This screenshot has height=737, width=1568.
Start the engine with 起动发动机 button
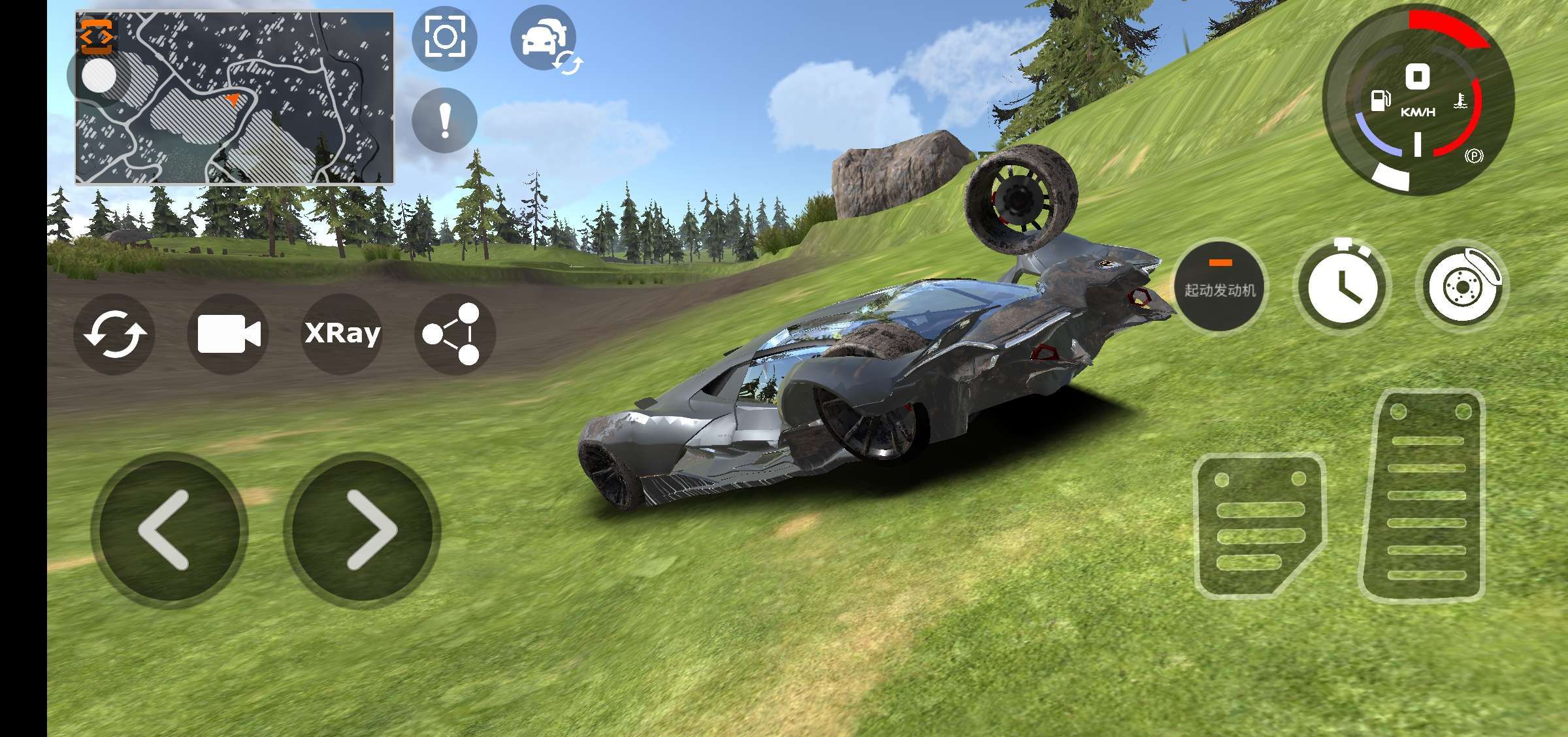1220,286
